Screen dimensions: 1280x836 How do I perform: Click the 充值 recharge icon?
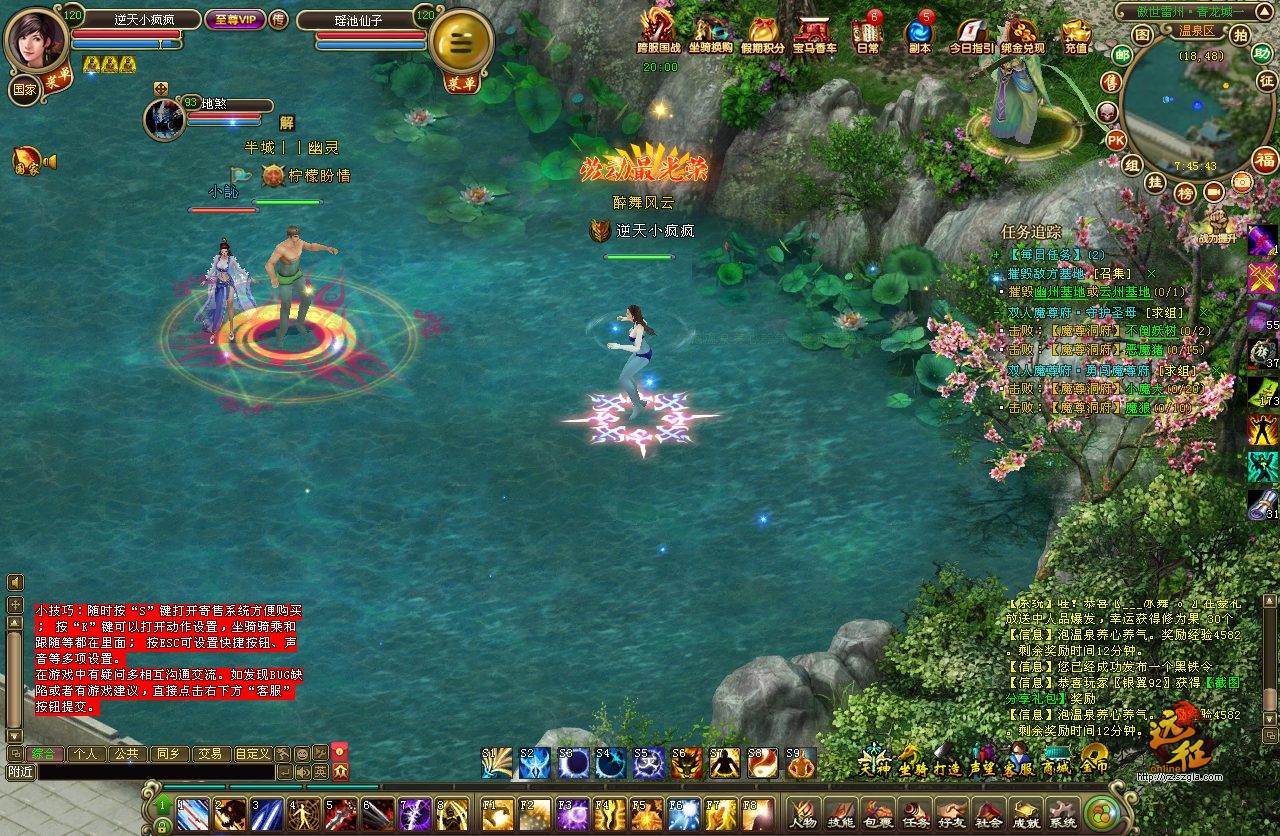[1076, 33]
